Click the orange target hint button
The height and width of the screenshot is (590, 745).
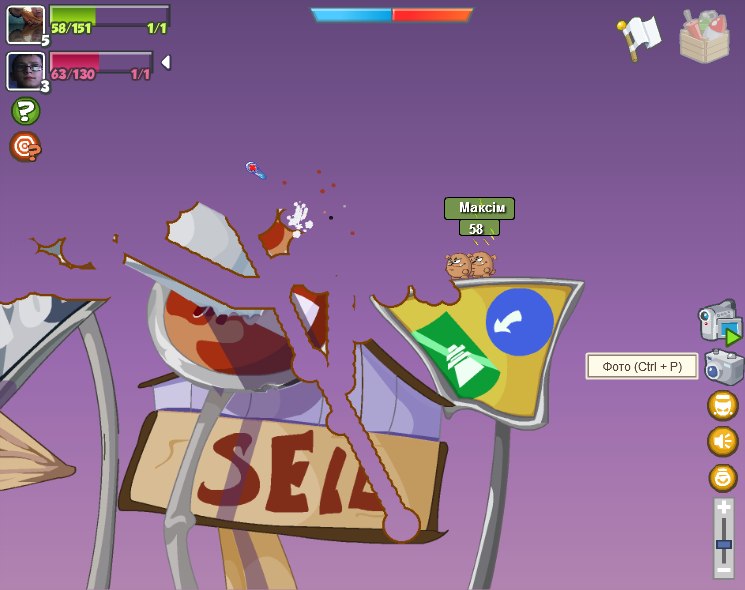(25, 147)
